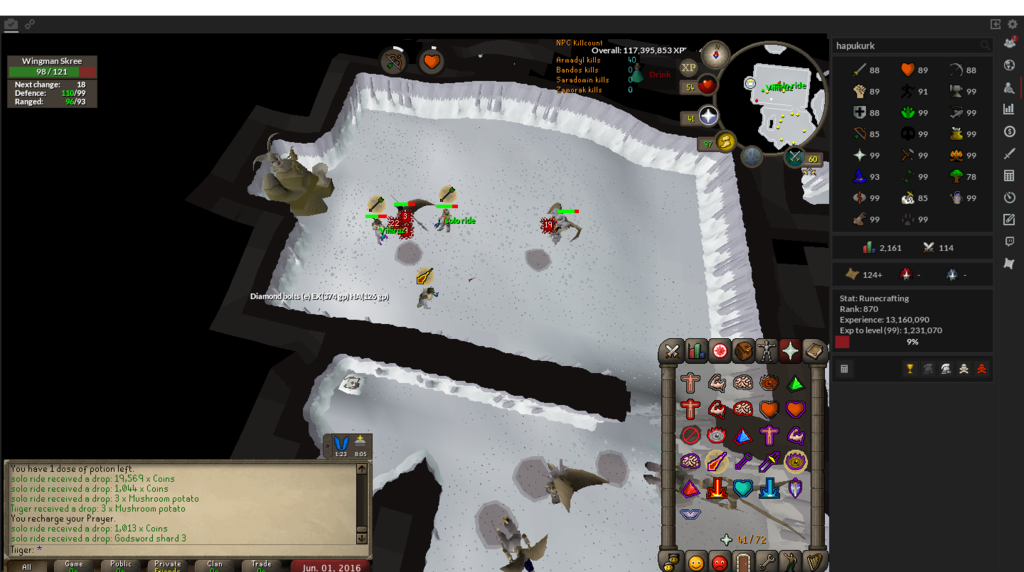Open the magic spellbook tab
Image resolution: width=1024 pixels, height=572 pixels.
click(814, 351)
